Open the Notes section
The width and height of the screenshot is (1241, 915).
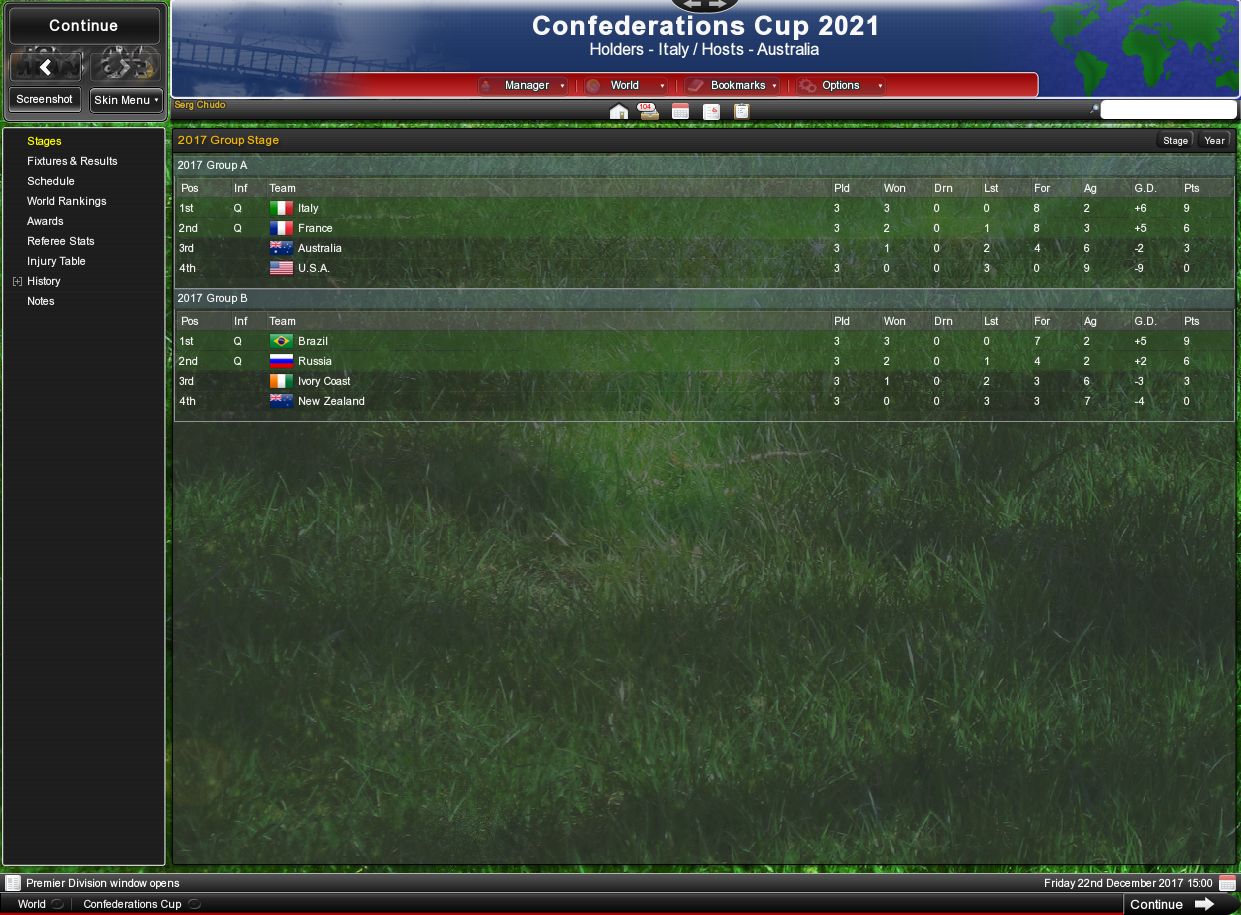click(41, 301)
